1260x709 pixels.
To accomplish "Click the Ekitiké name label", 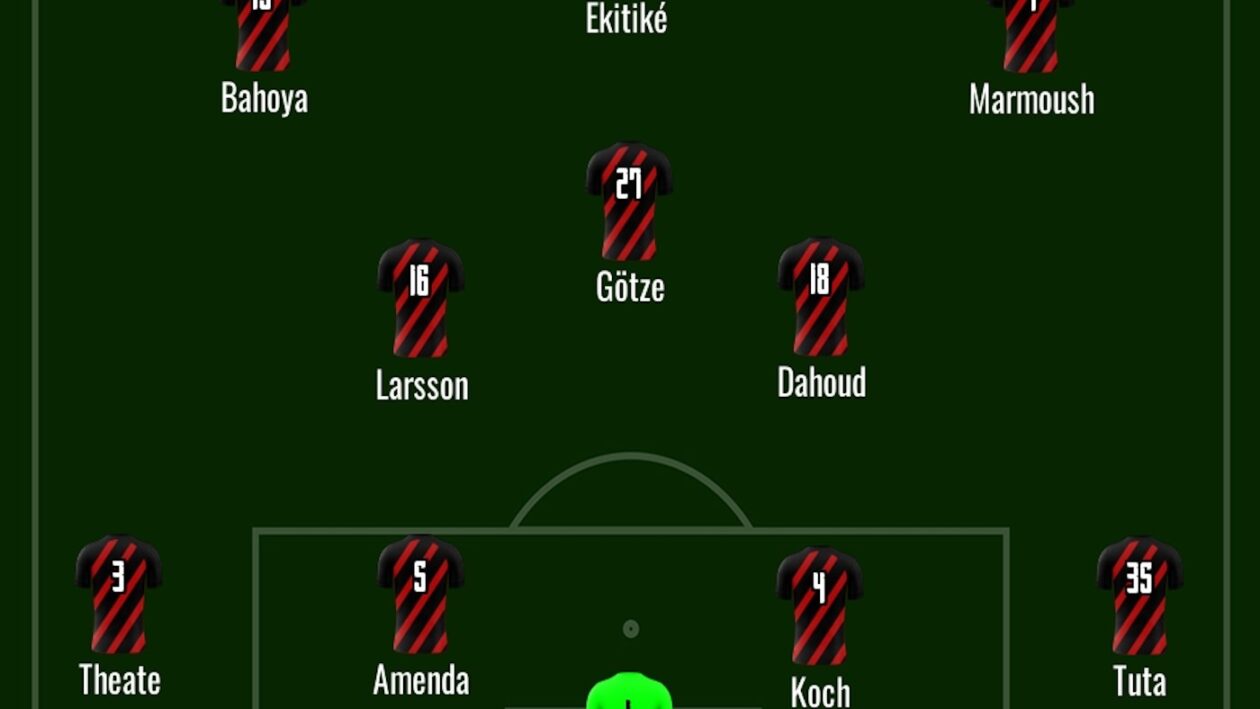I will pyautogui.click(x=626, y=19).
